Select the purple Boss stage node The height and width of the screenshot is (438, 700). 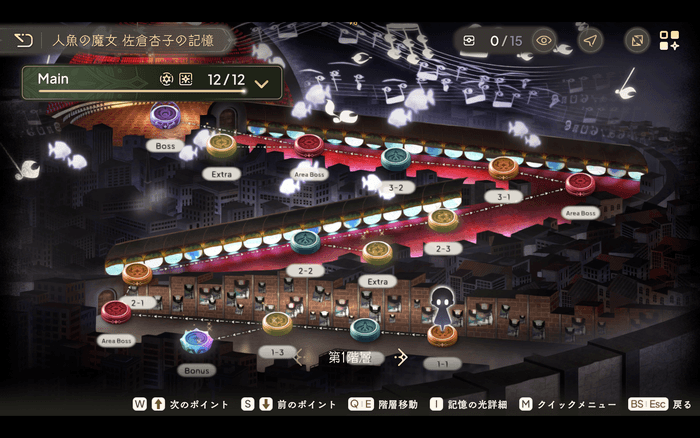pos(165,115)
